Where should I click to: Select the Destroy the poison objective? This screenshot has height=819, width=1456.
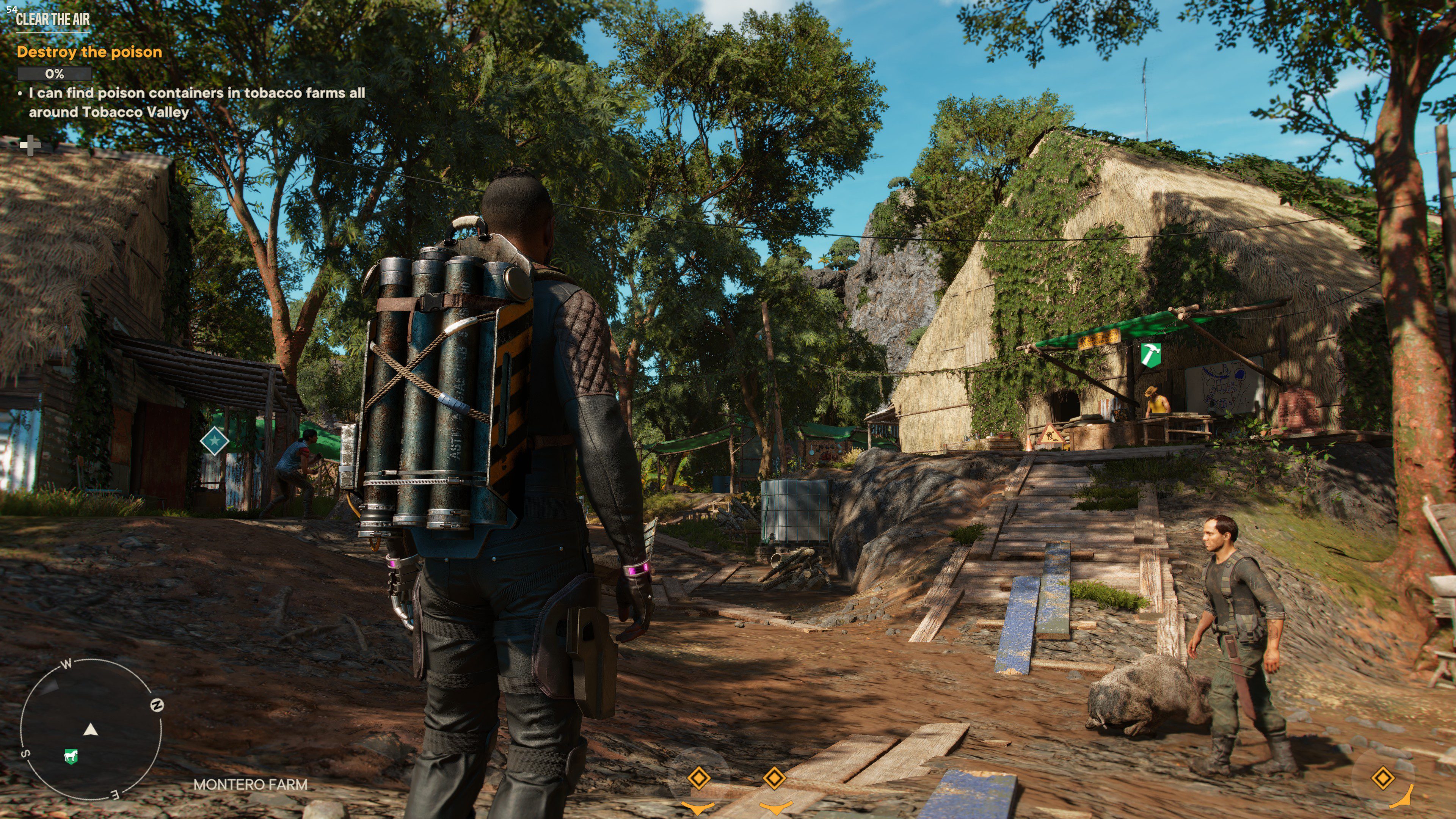pos(89,52)
